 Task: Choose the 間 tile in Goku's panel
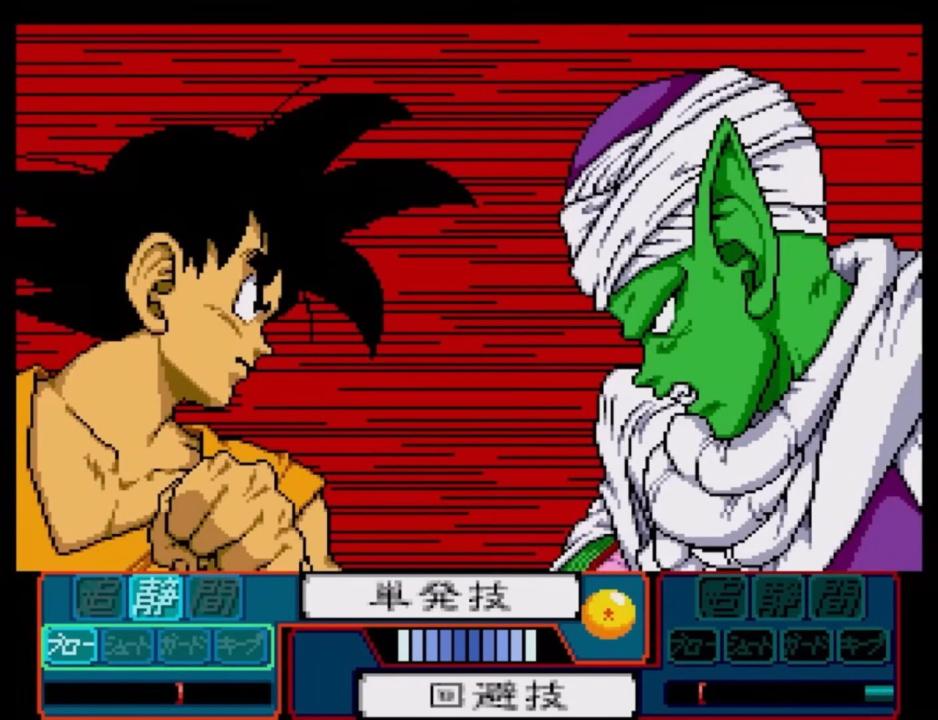coord(215,598)
